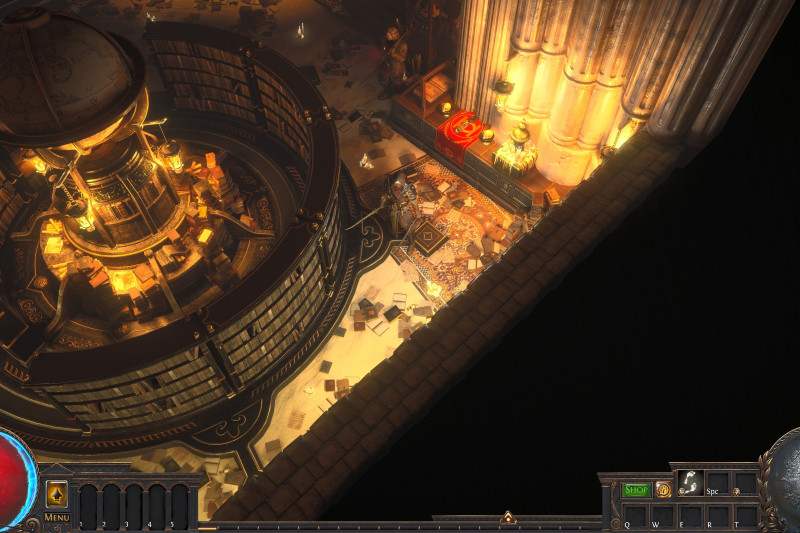
Task: Select the skill slot labeled Spc
Action: (x=717, y=482)
